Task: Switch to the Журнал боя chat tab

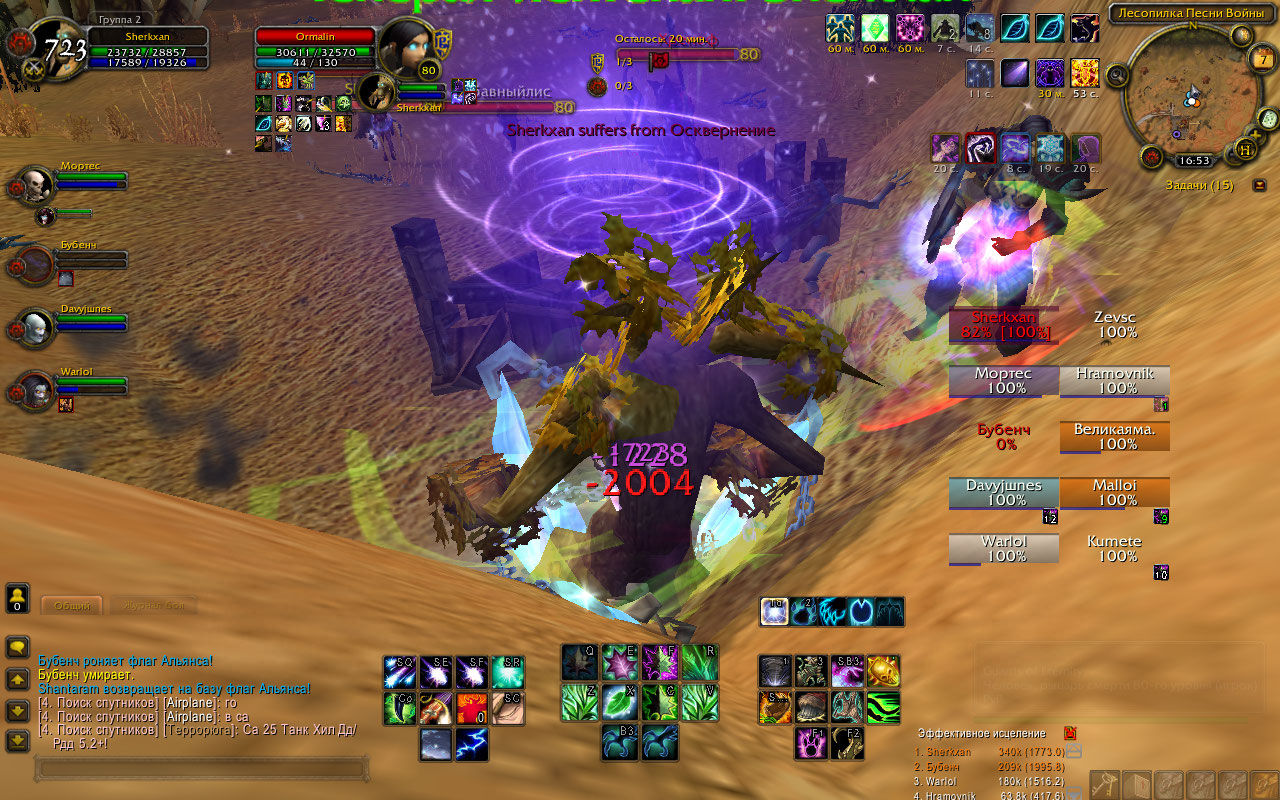Action: click(154, 606)
